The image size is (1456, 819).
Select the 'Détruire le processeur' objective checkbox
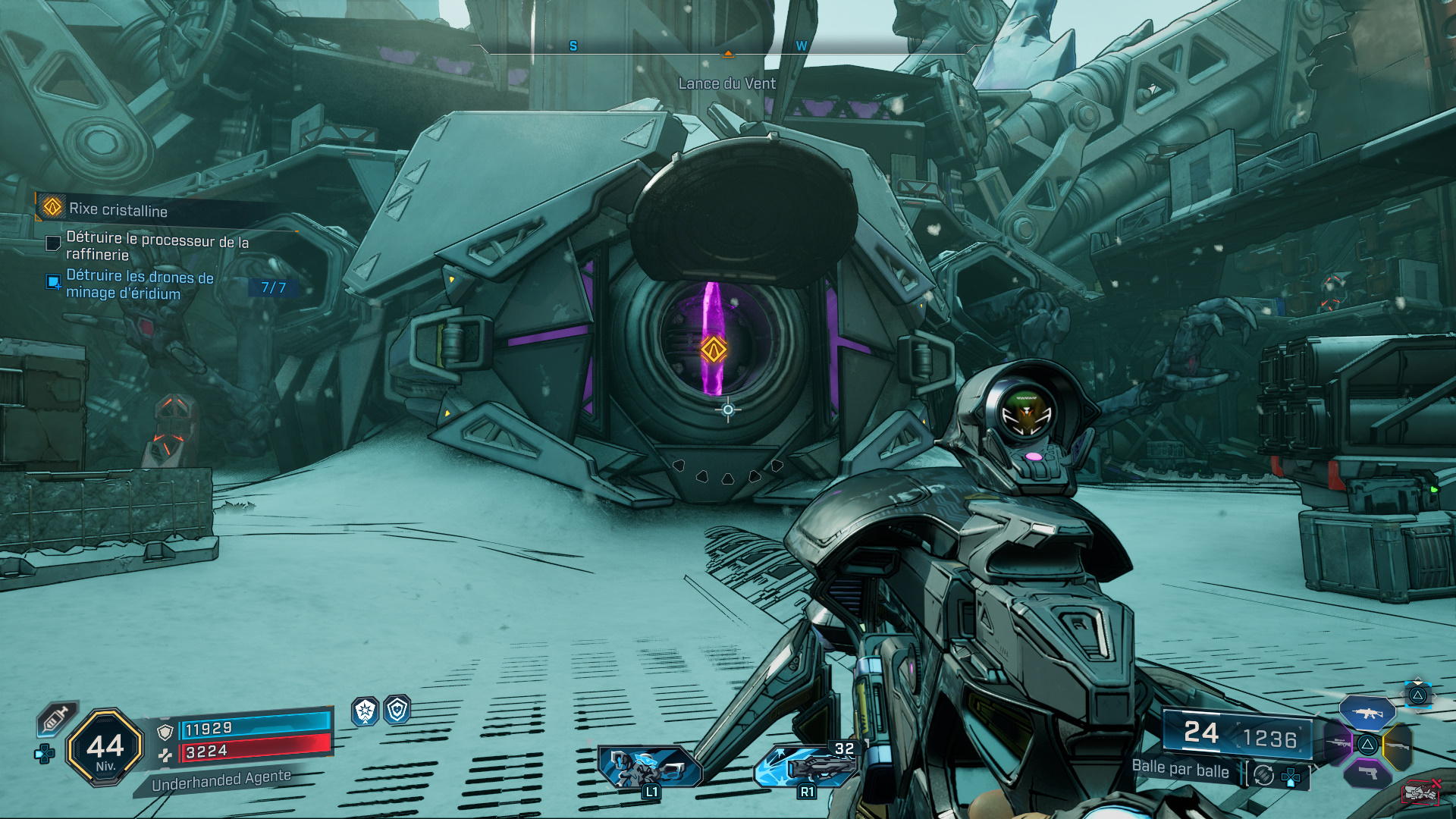click(x=53, y=243)
